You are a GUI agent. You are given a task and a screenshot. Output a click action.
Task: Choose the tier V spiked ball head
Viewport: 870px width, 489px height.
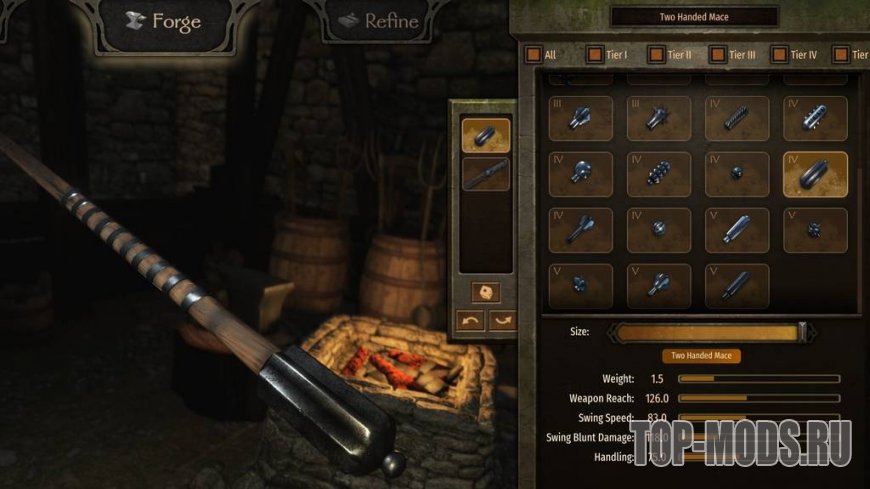[815, 230]
